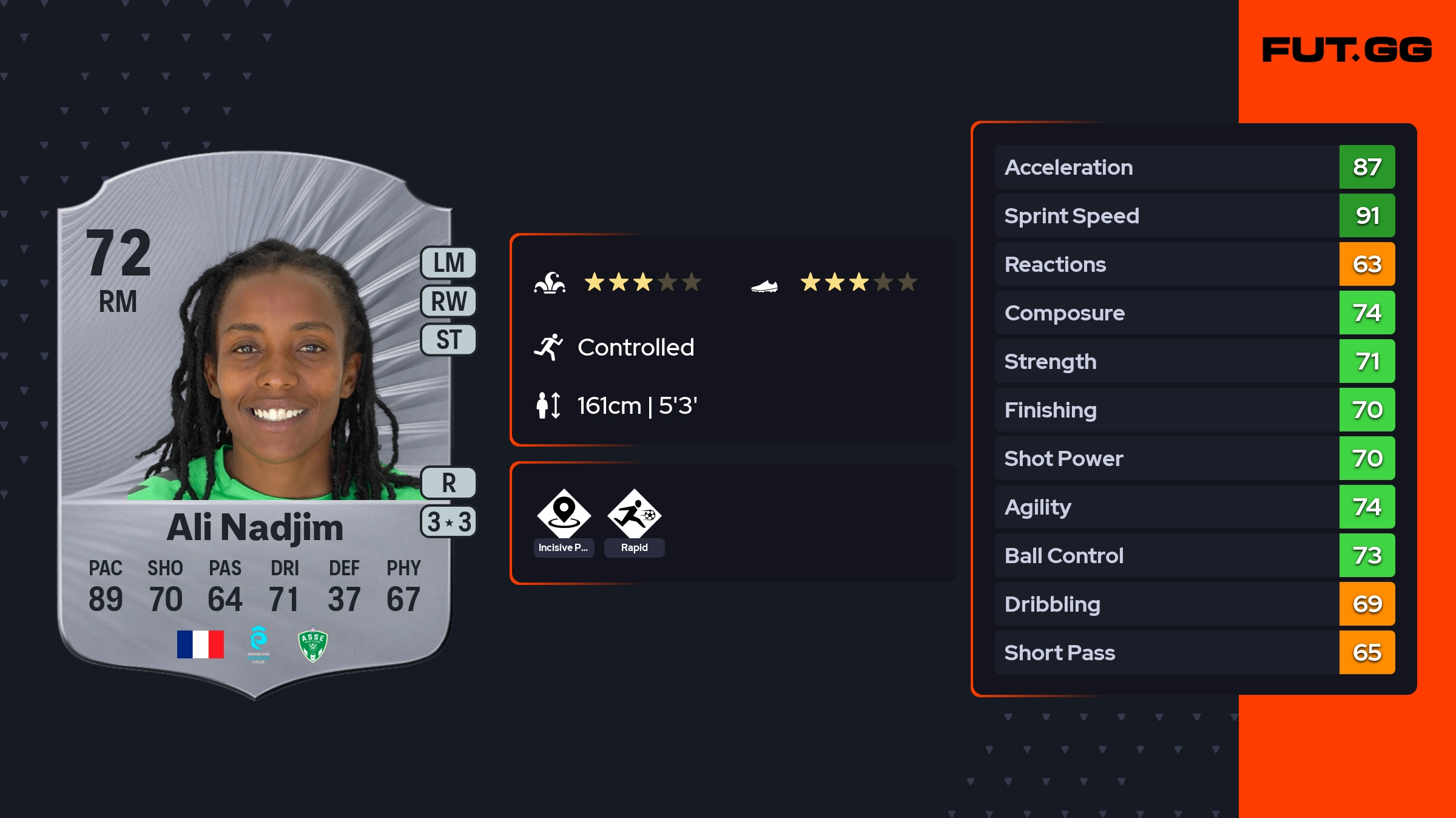Click the FUT.GG logo

tap(1347, 50)
